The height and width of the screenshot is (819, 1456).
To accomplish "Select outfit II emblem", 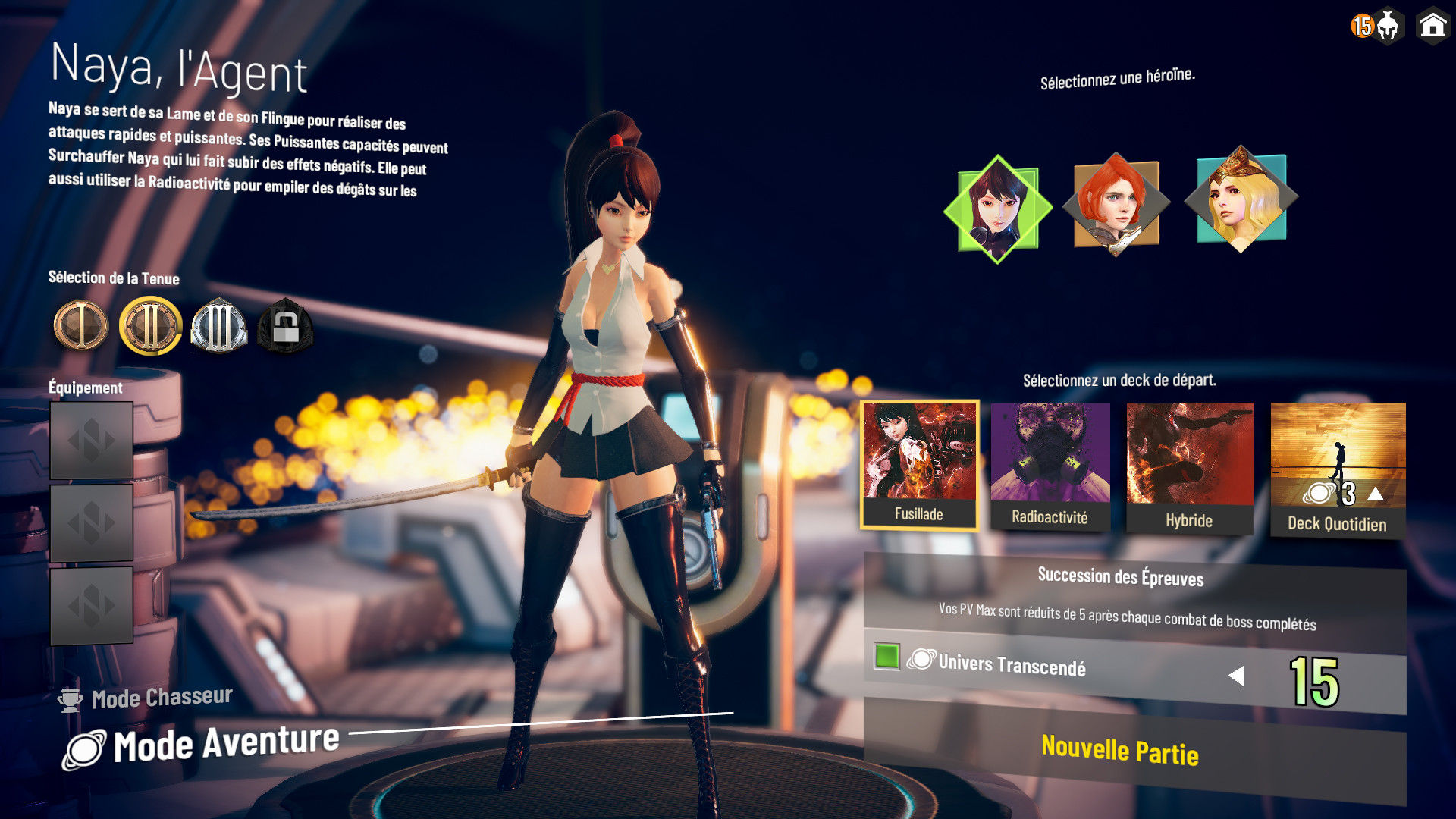I will 150,326.
